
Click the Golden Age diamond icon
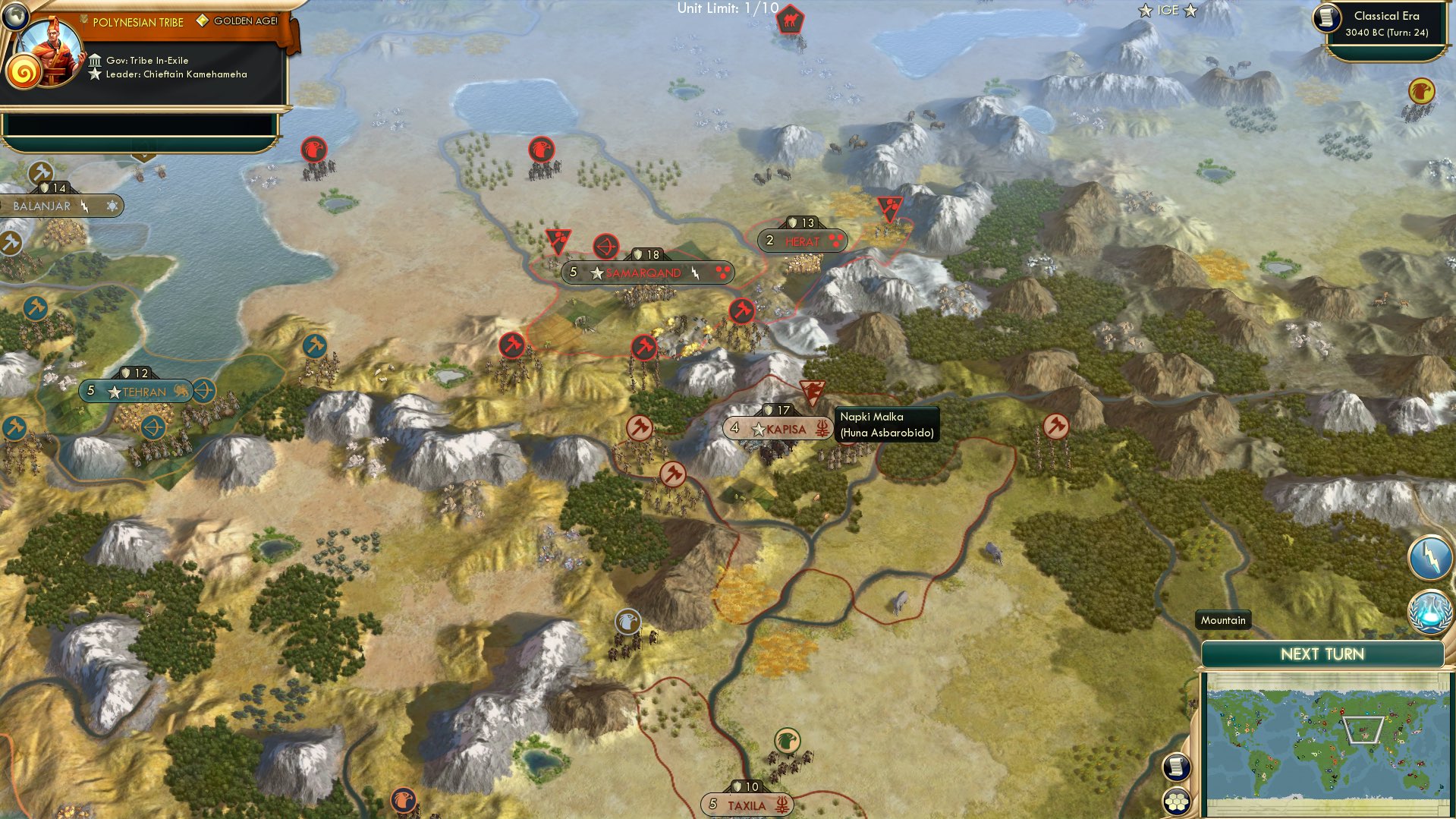click(203, 21)
